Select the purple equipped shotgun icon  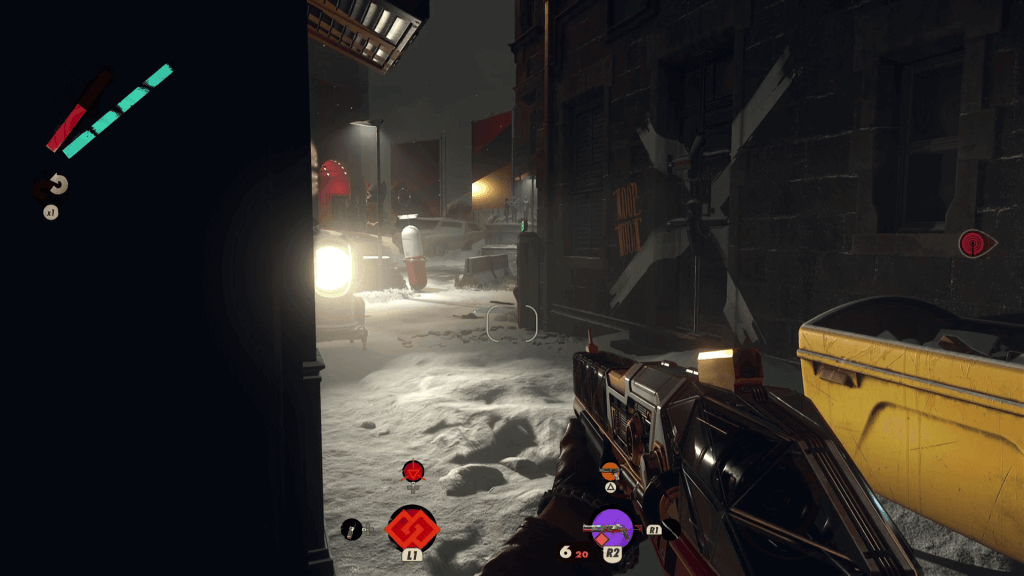point(612,527)
